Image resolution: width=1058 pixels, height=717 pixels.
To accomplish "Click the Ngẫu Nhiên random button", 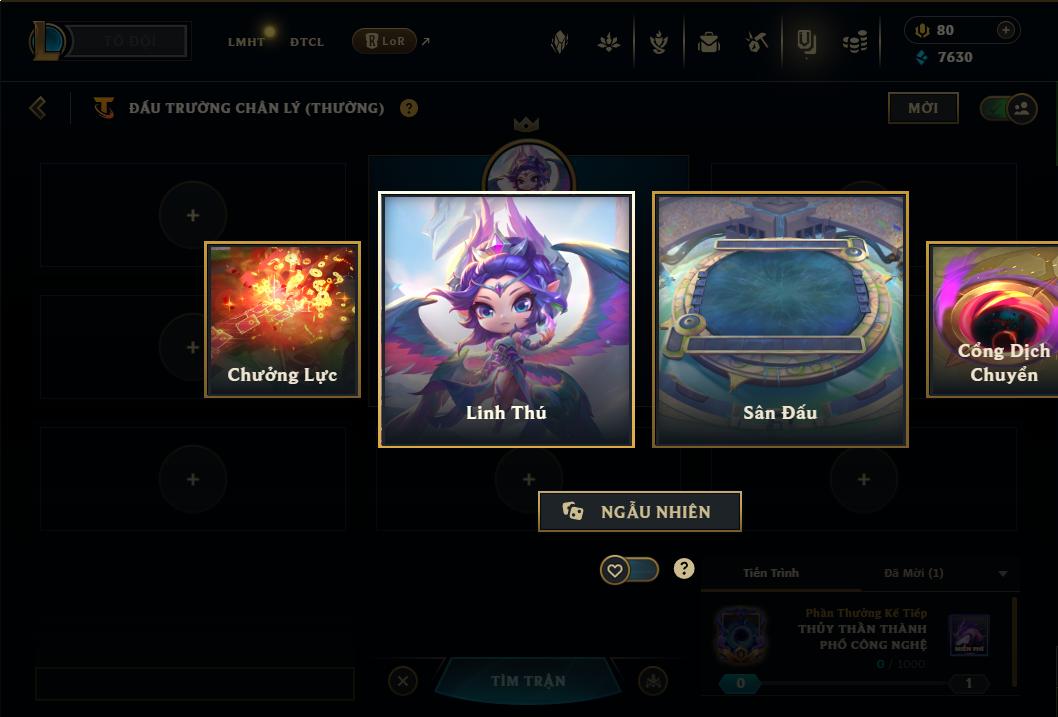I will point(640,511).
